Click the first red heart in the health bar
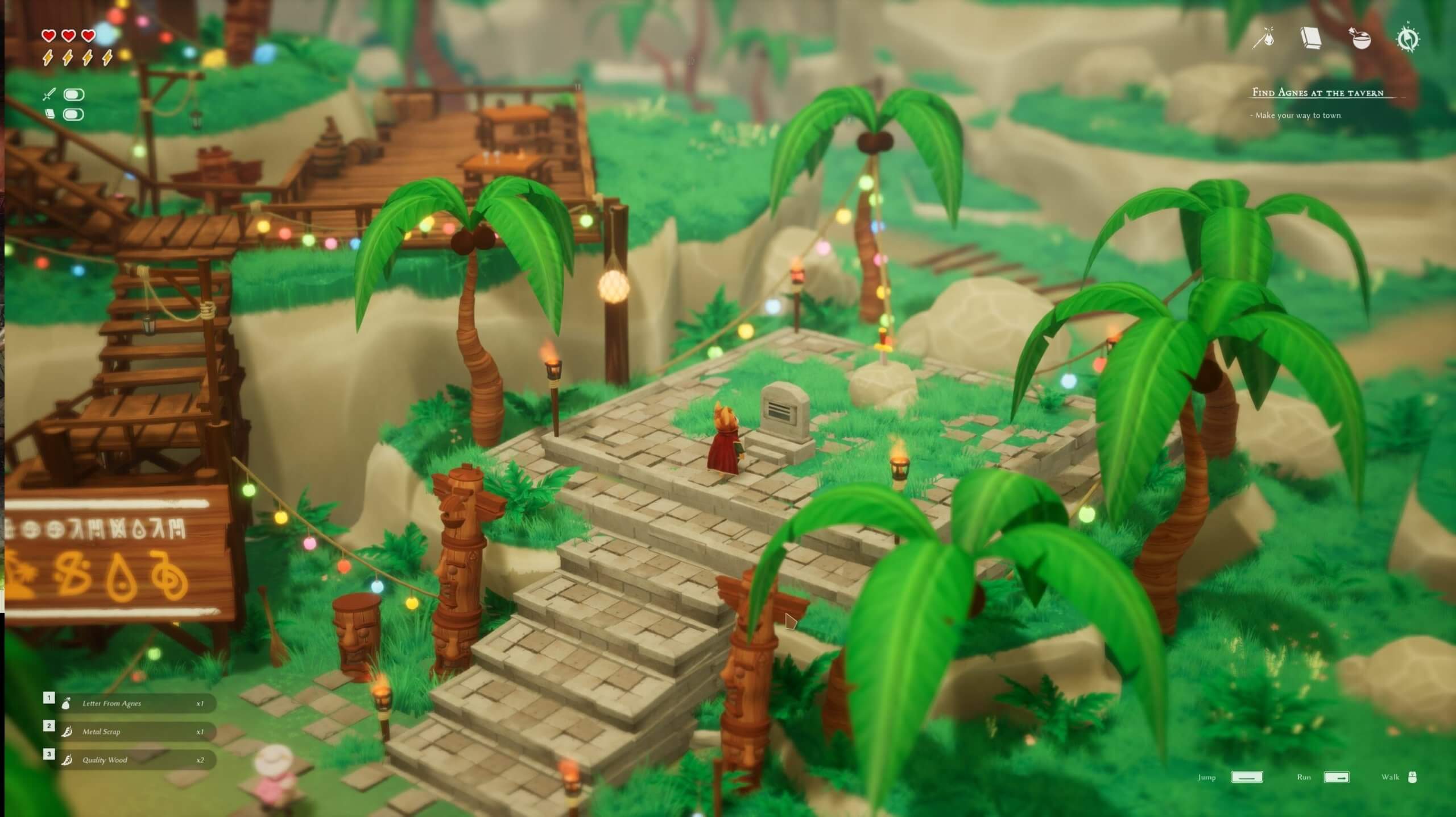 pos(48,35)
